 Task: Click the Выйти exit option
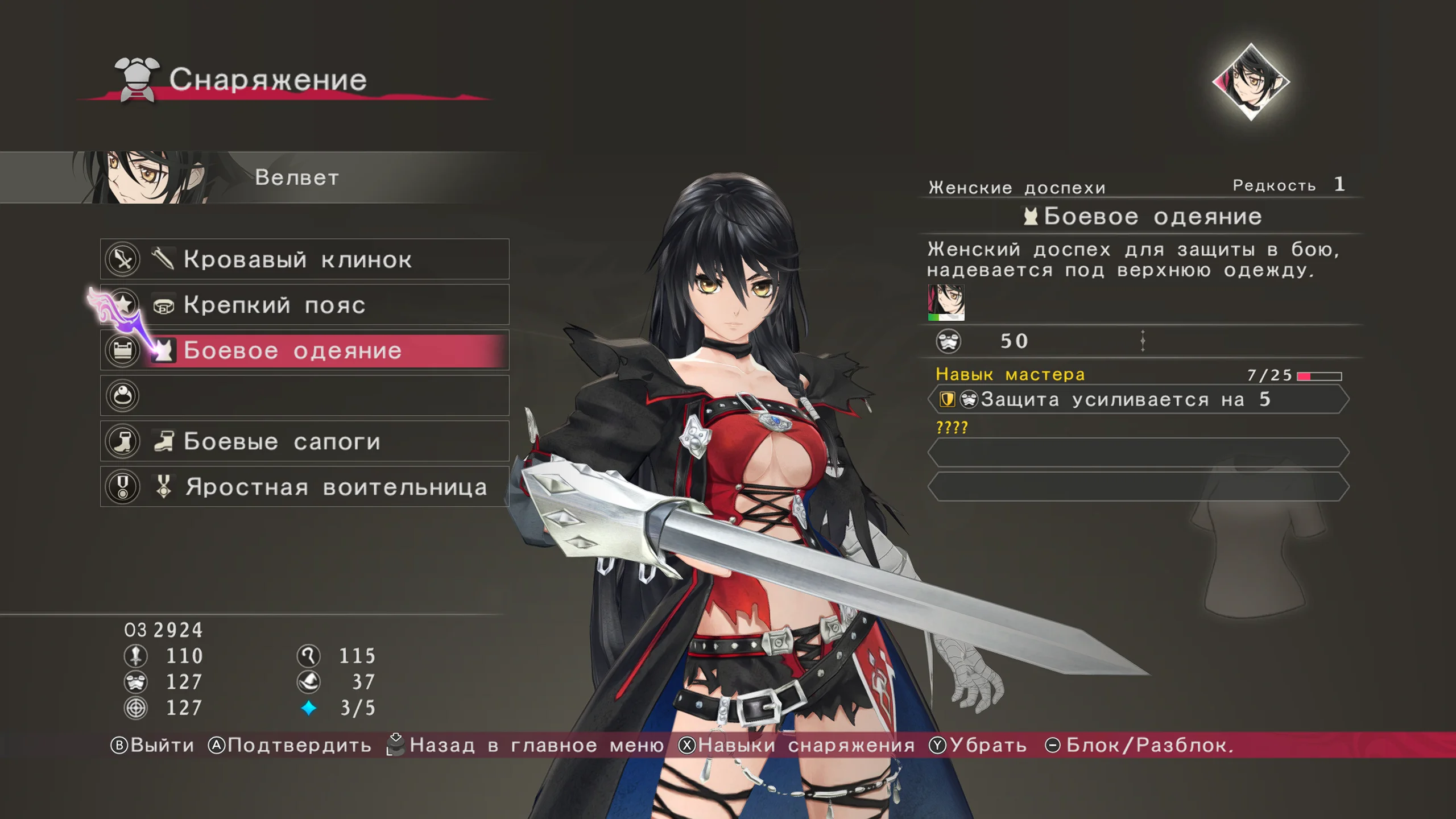[152, 745]
